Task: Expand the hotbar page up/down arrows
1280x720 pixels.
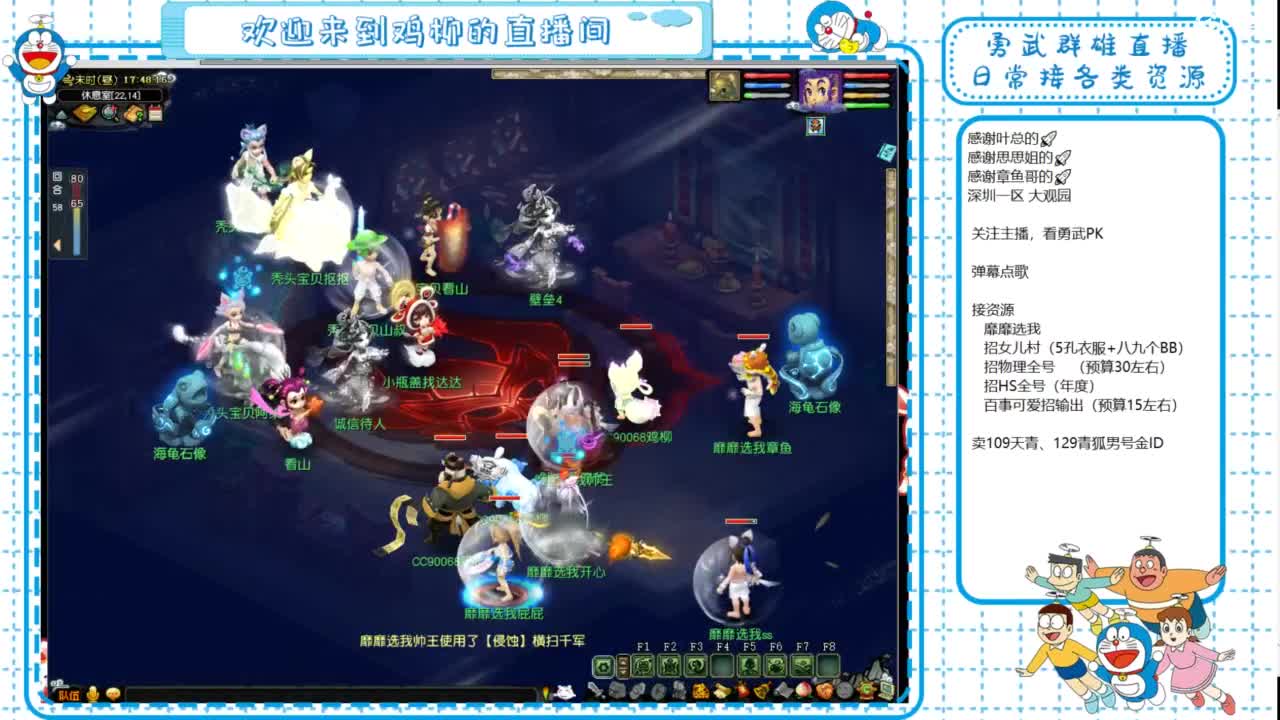Action: click(x=624, y=665)
